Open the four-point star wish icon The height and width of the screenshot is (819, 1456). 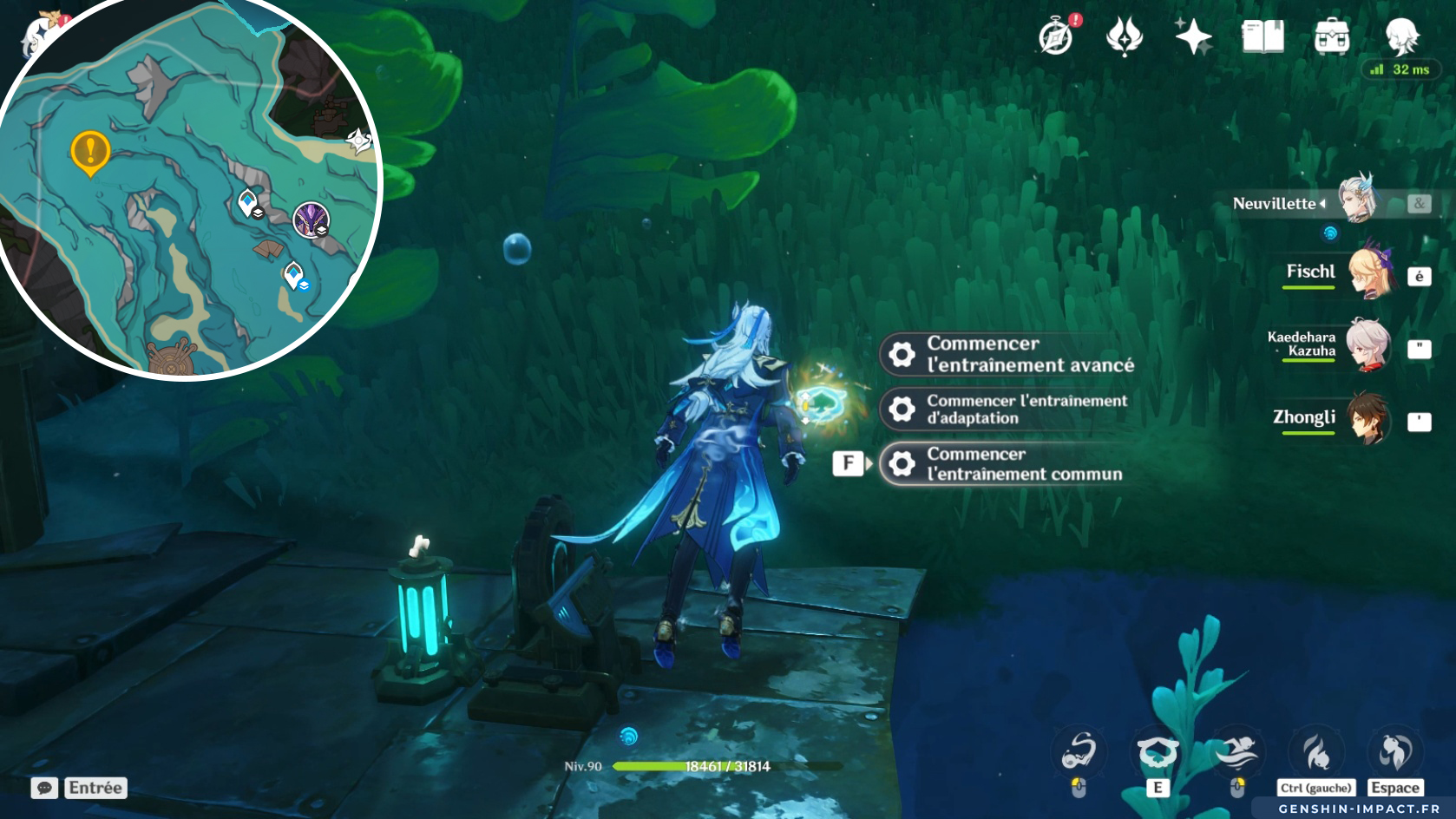click(x=1193, y=36)
